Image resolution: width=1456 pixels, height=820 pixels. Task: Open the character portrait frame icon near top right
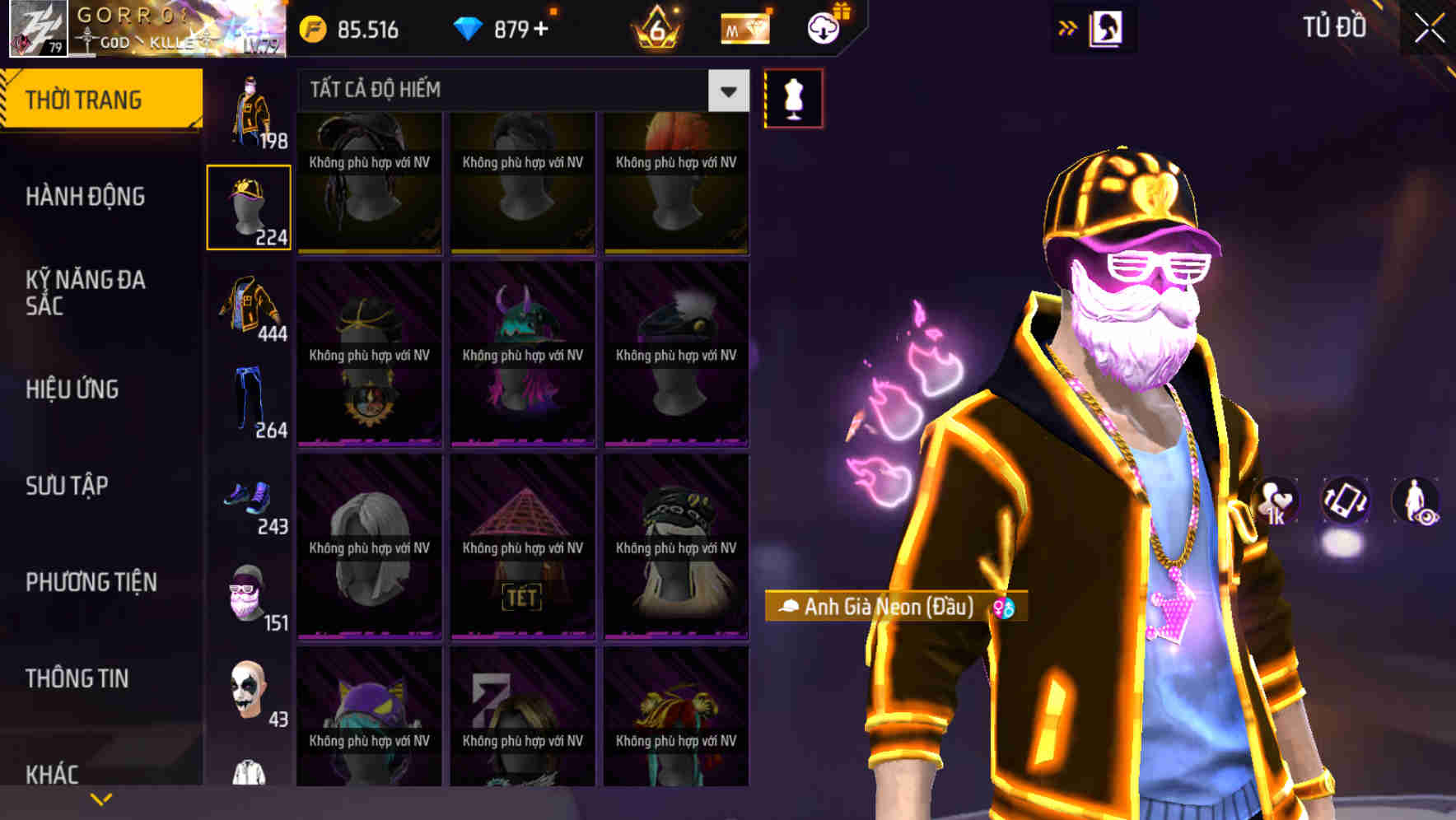pyautogui.click(x=1108, y=27)
